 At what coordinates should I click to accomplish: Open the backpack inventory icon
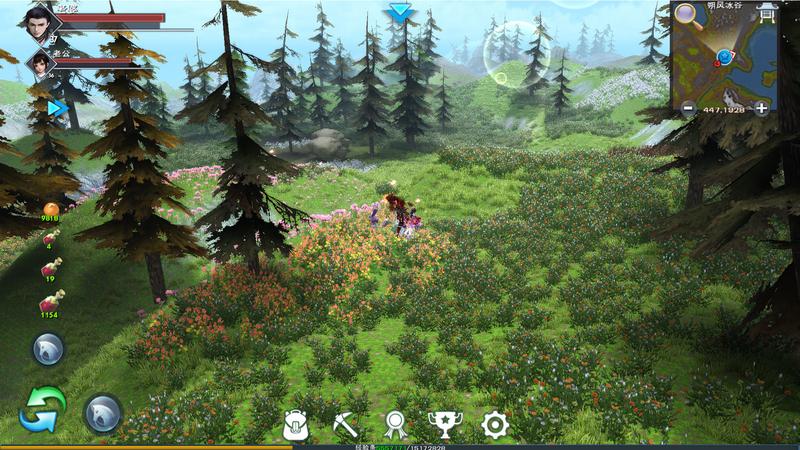[295, 425]
